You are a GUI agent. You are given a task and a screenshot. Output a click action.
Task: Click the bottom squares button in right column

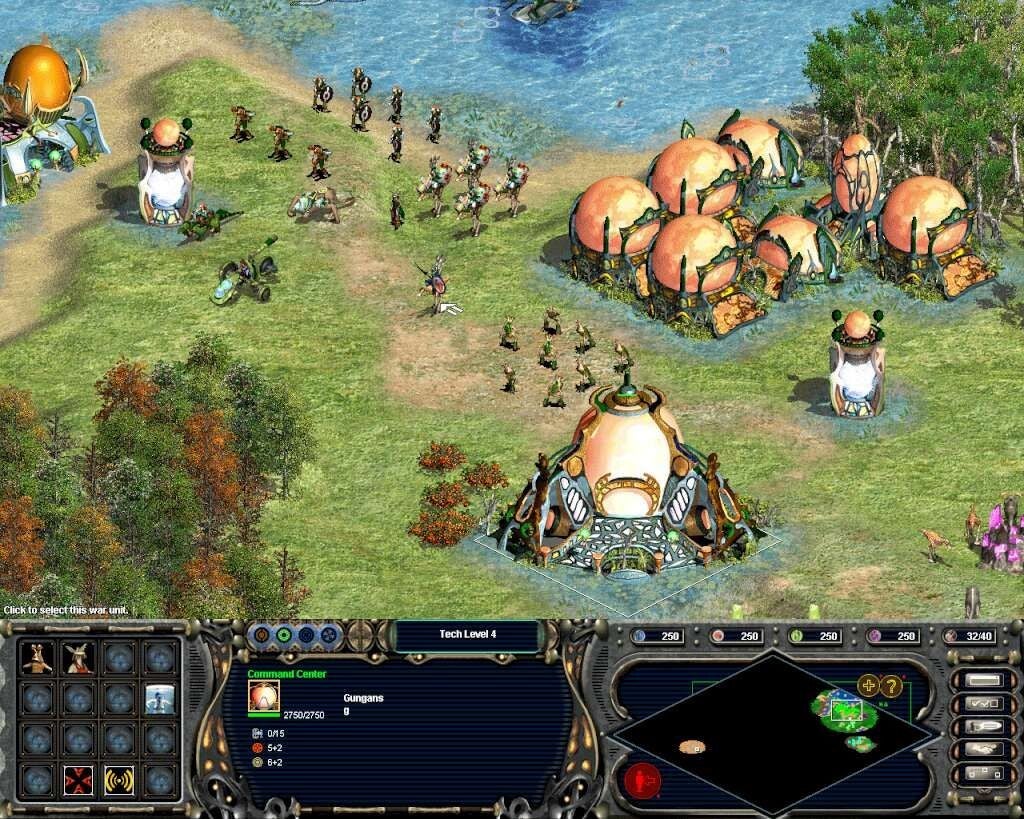point(984,773)
